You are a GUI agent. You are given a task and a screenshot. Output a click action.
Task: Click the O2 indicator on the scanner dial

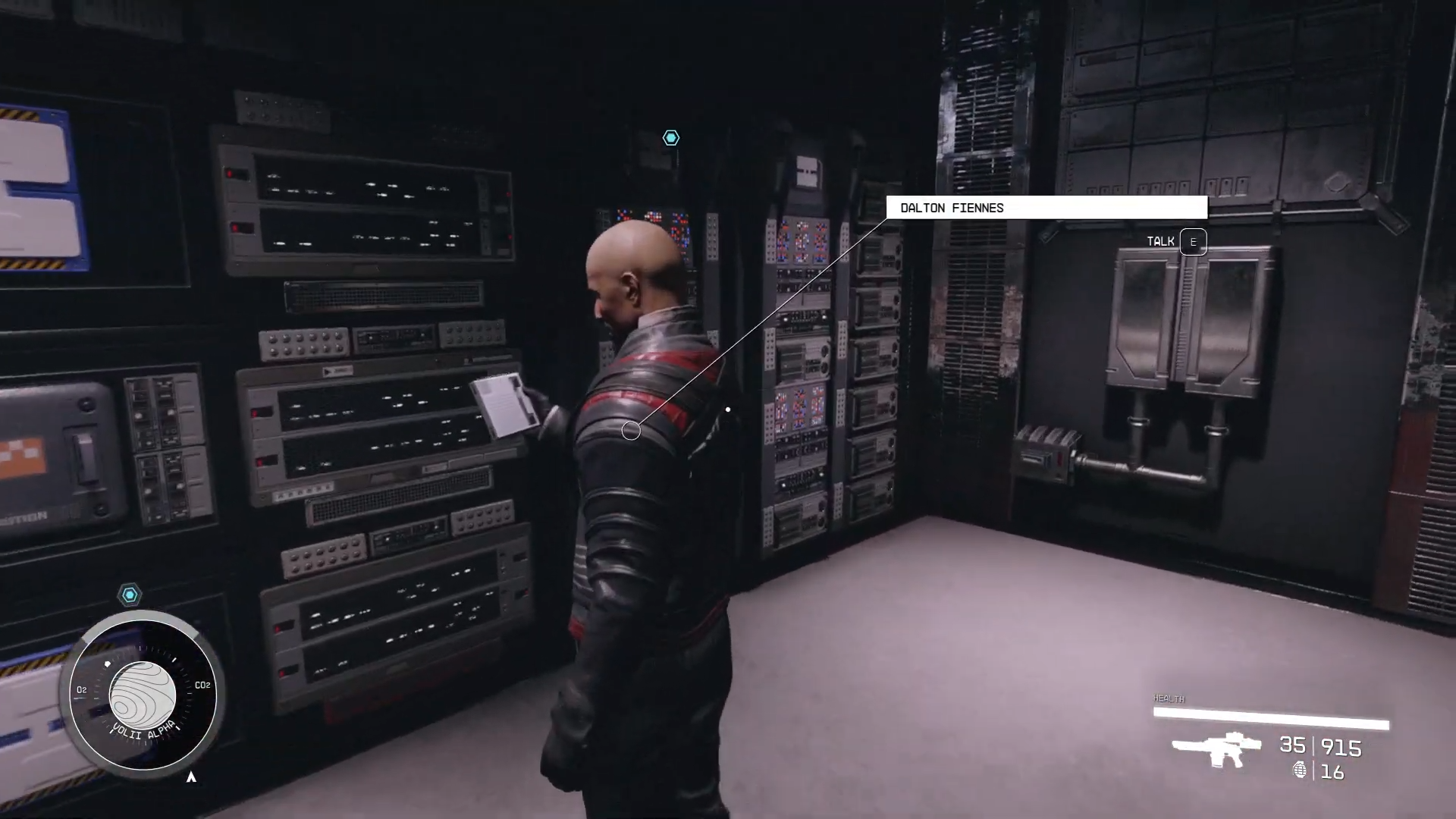[81, 690]
